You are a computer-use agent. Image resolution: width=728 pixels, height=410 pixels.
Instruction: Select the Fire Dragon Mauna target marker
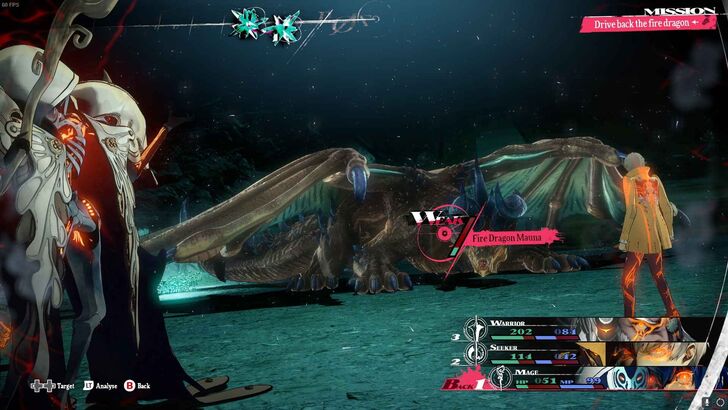pyautogui.click(x=442, y=234)
